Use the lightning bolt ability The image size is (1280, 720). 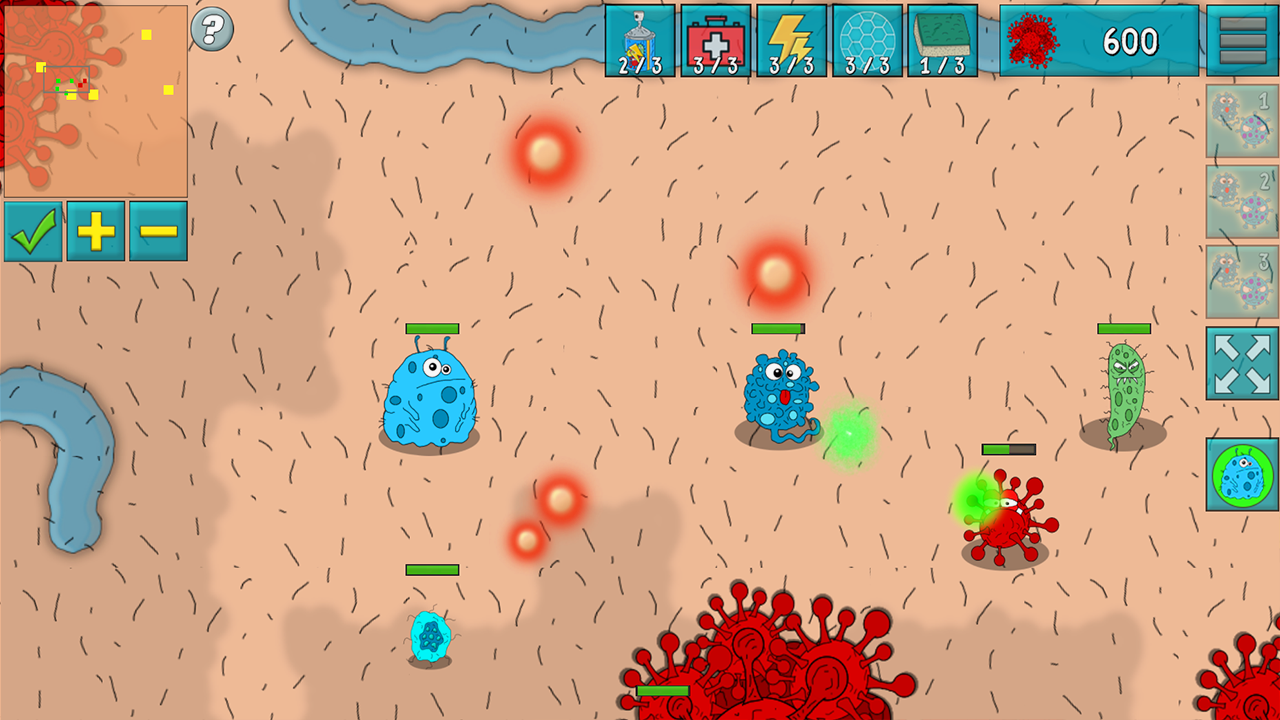click(x=790, y=40)
